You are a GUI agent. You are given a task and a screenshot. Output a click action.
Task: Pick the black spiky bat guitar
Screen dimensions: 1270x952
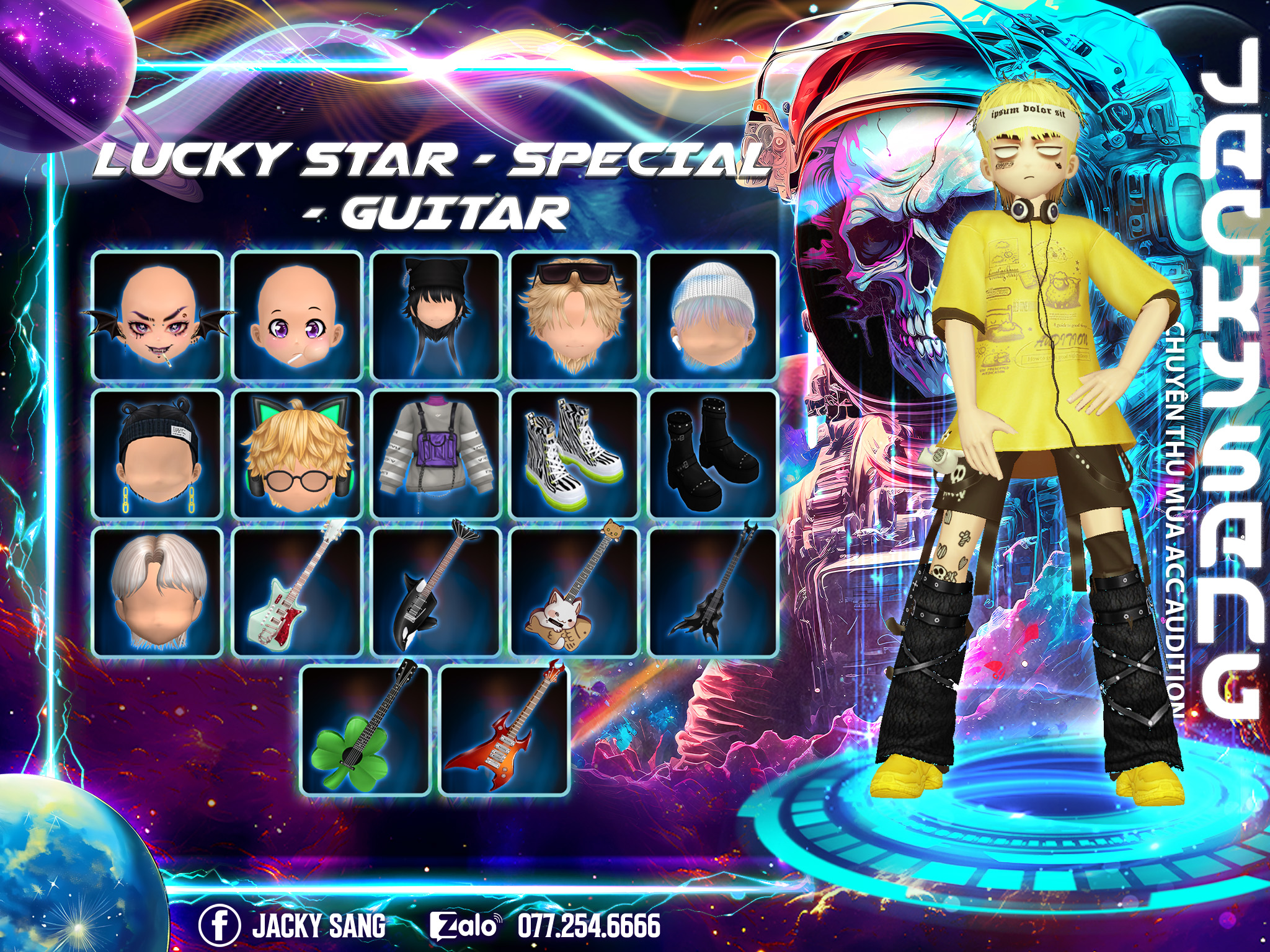[713, 593]
